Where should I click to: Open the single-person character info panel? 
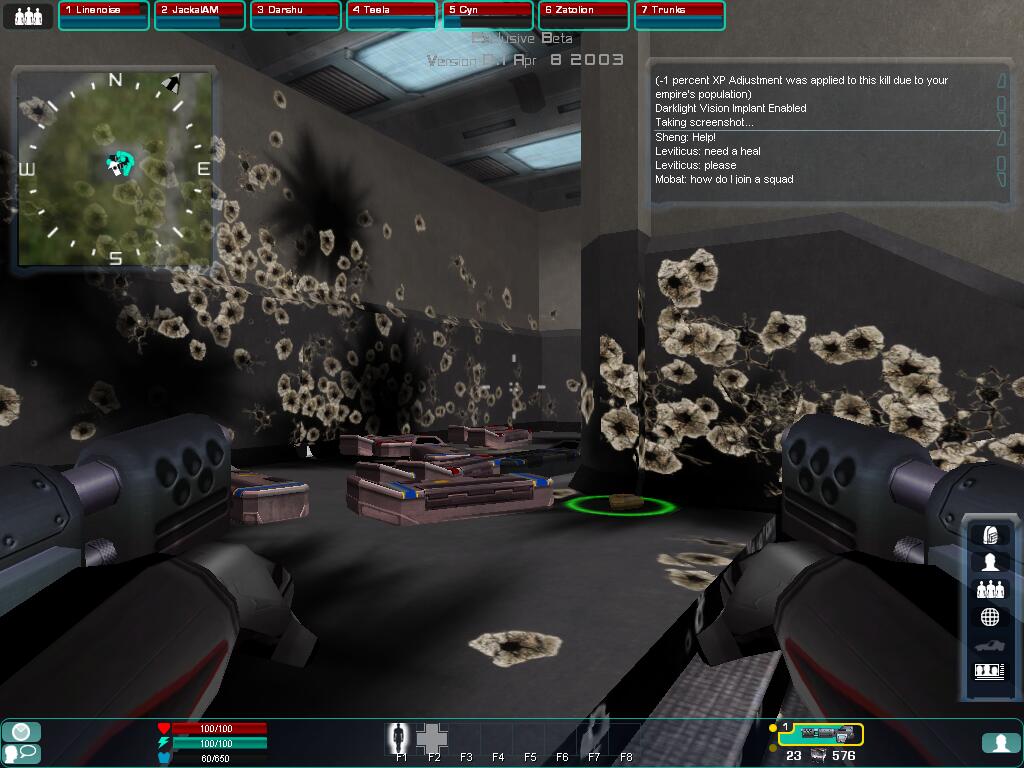[x=990, y=562]
